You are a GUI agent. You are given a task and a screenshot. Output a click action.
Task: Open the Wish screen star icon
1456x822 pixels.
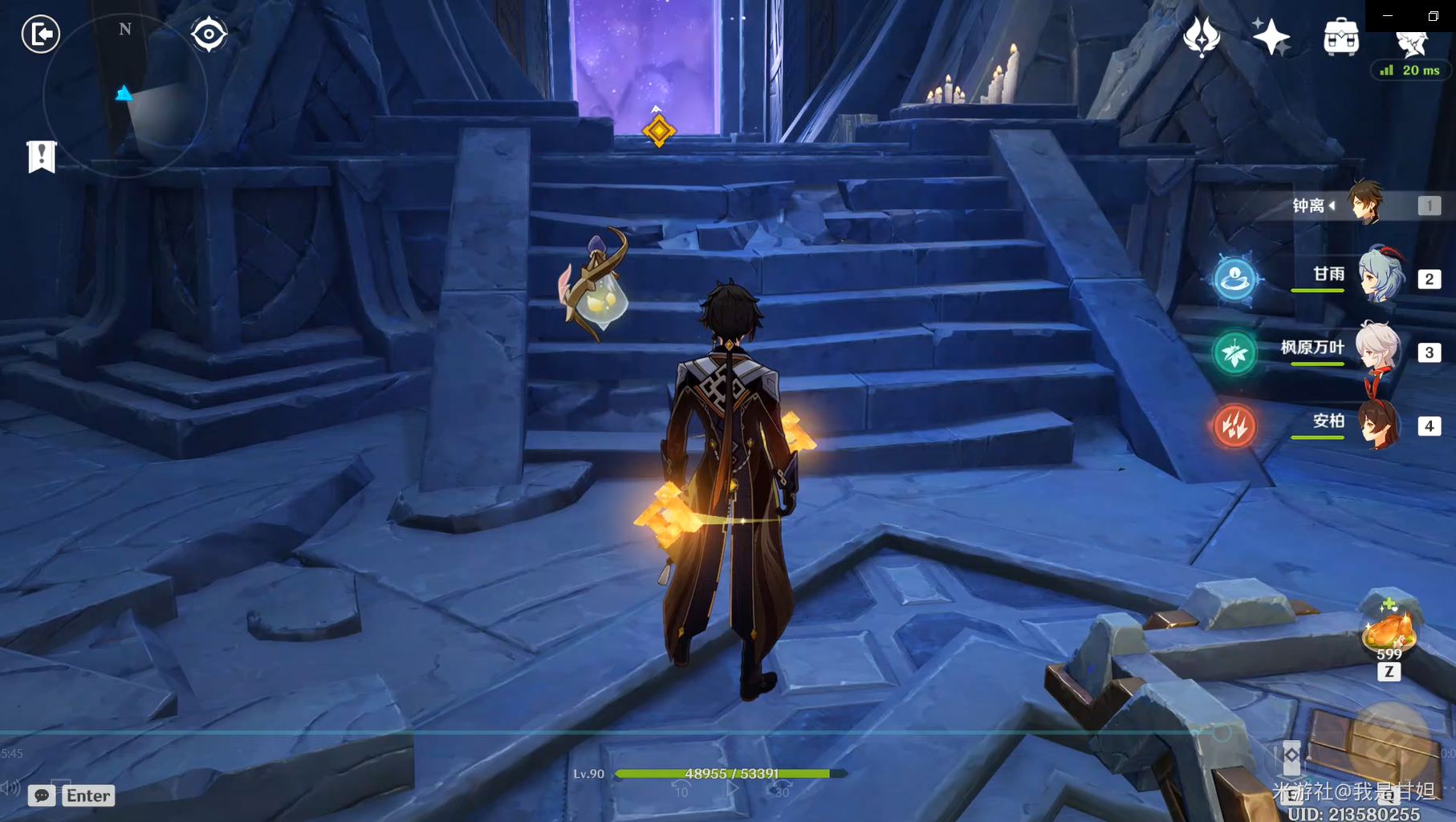pos(1271,37)
